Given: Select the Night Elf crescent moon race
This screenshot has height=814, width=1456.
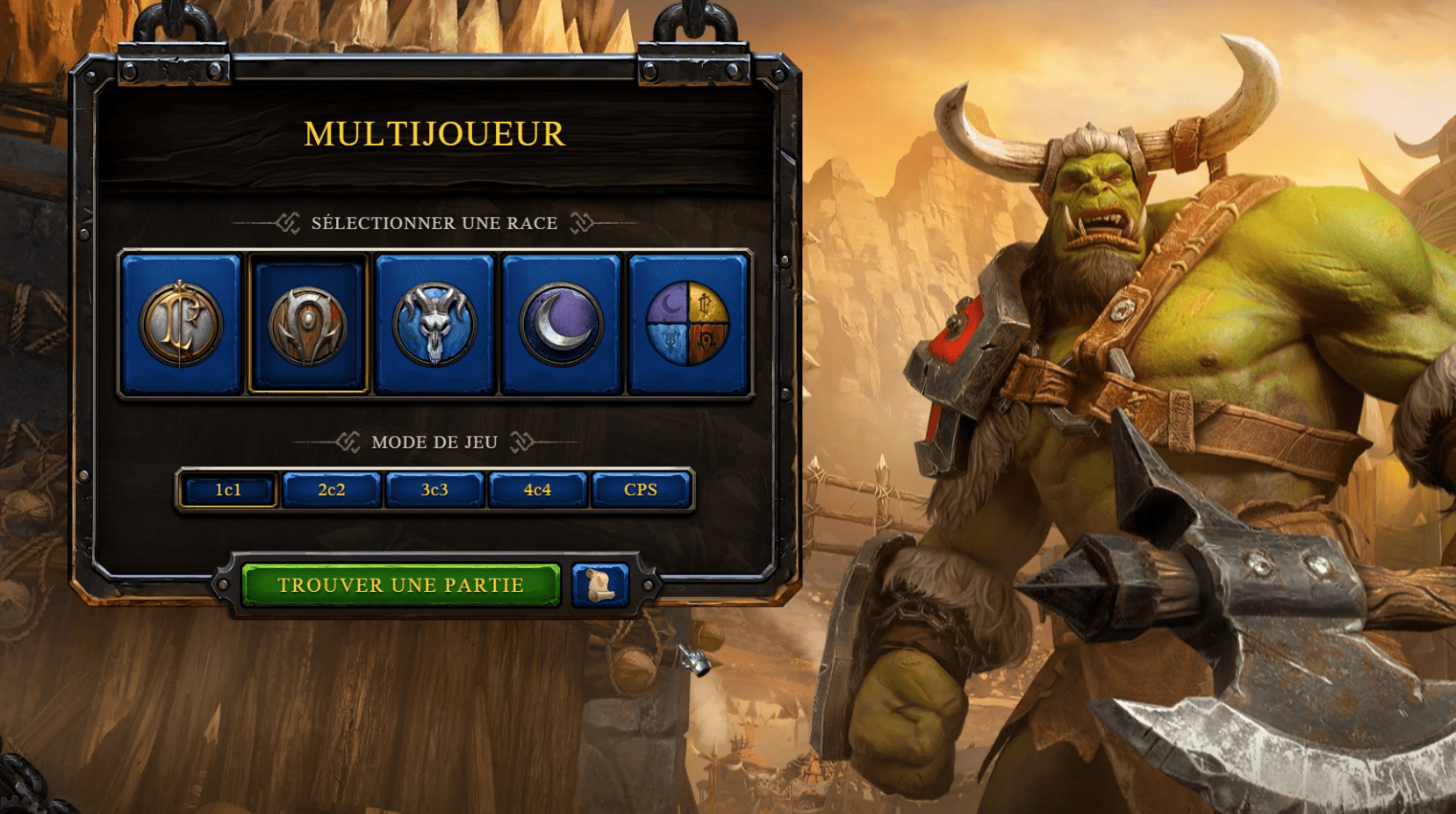Looking at the screenshot, I should tap(561, 324).
